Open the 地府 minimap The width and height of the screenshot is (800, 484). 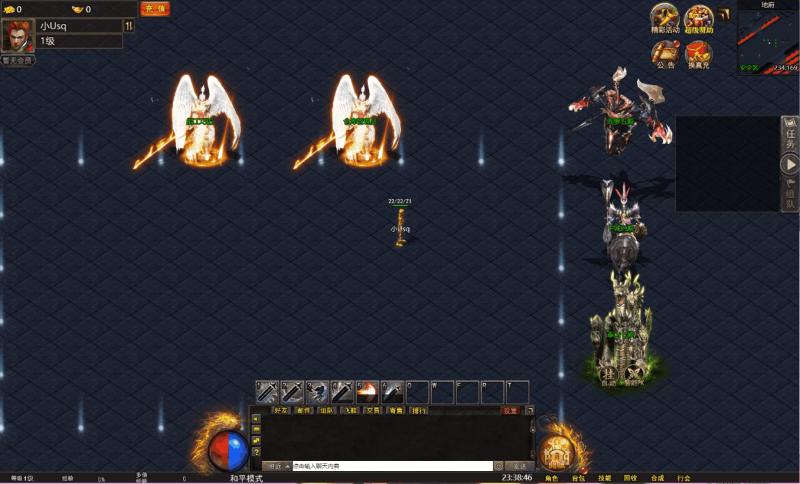767,40
